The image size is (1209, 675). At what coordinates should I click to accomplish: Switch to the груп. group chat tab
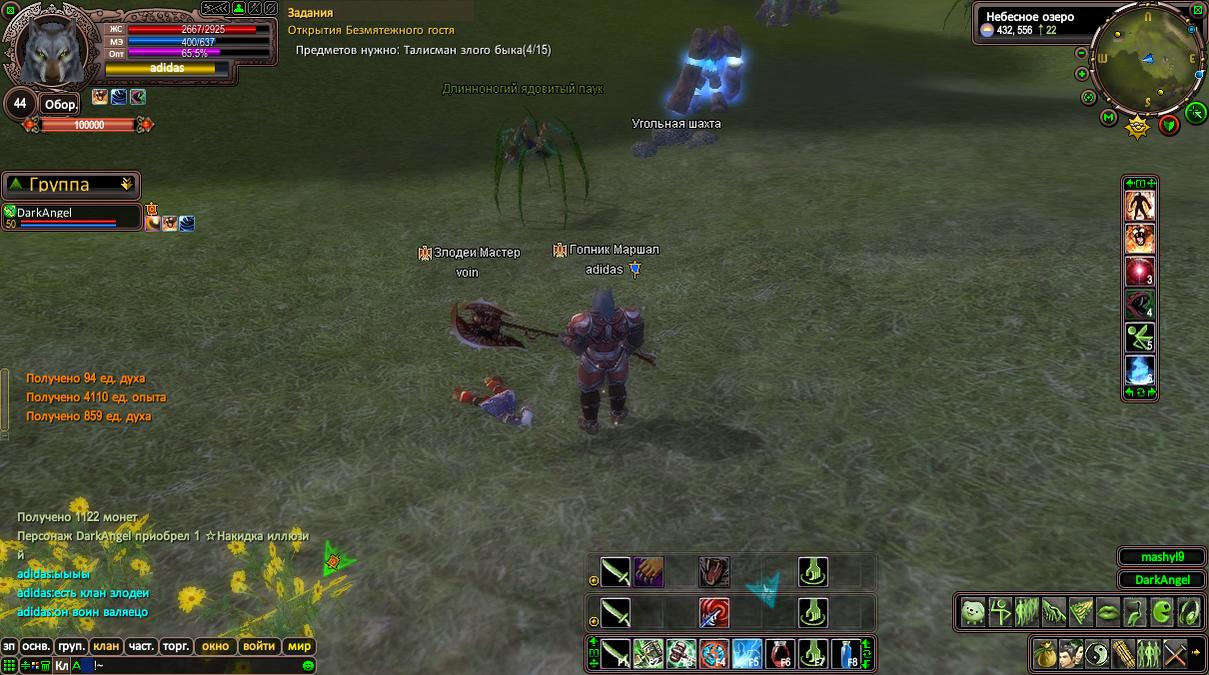71,646
